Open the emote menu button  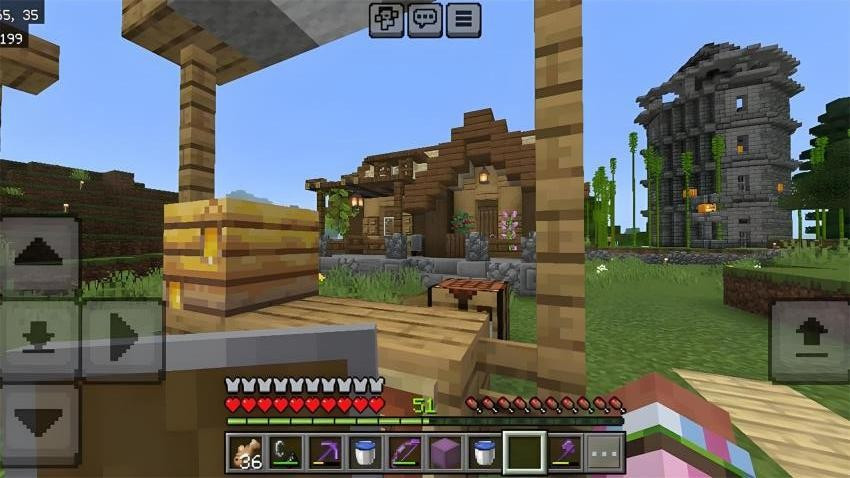click(386, 20)
